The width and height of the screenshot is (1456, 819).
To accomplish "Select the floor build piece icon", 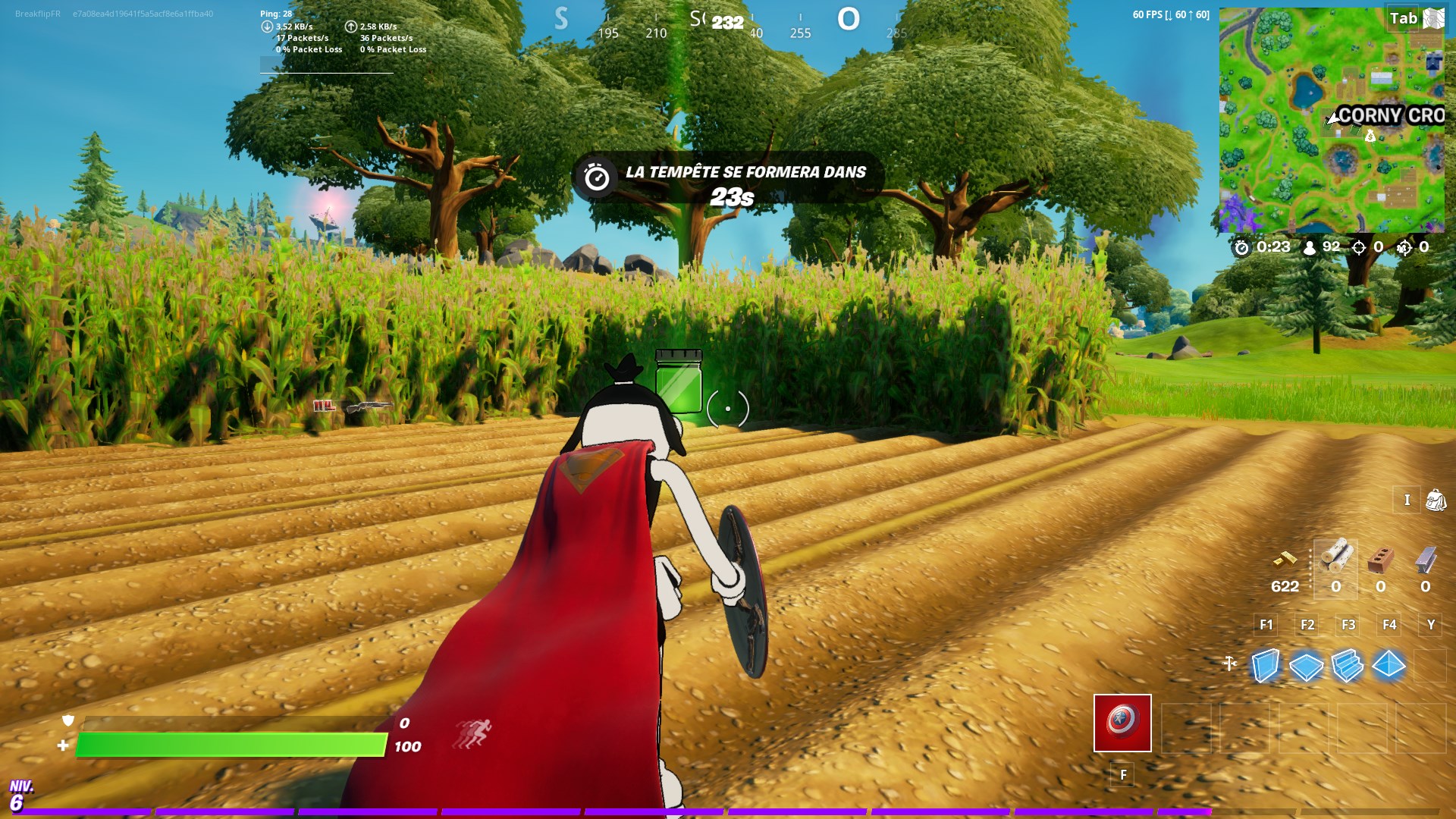I will point(1306,665).
